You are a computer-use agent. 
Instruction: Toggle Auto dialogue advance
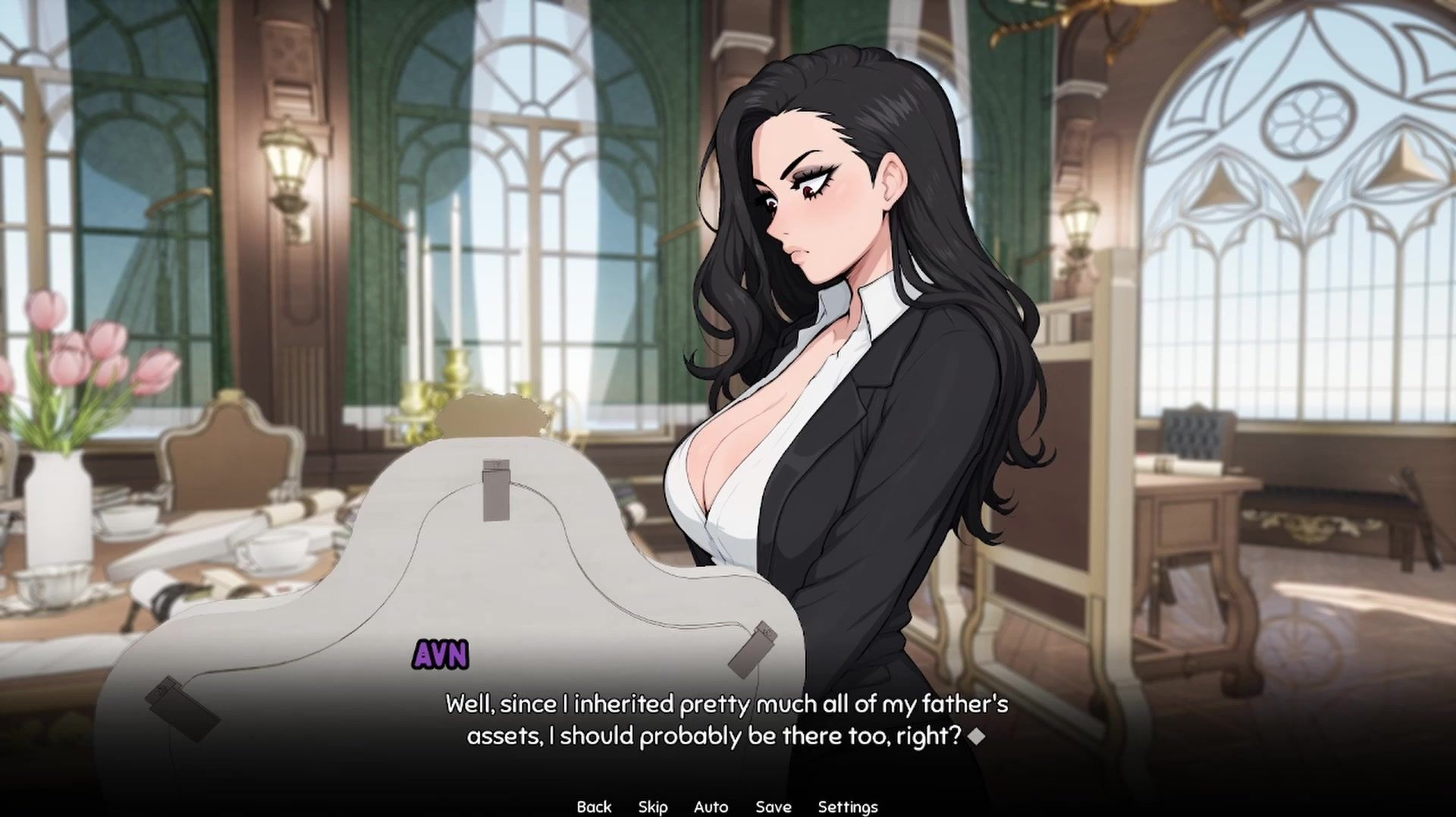pyautogui.click(x=711, y=806)
